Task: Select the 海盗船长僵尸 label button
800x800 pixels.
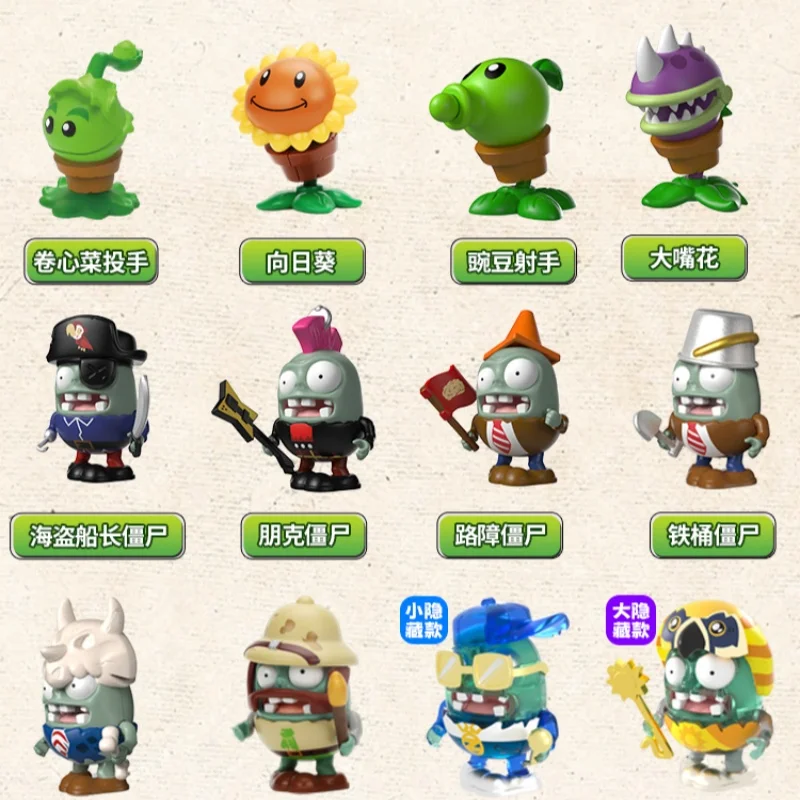Action: click(97, 536)
